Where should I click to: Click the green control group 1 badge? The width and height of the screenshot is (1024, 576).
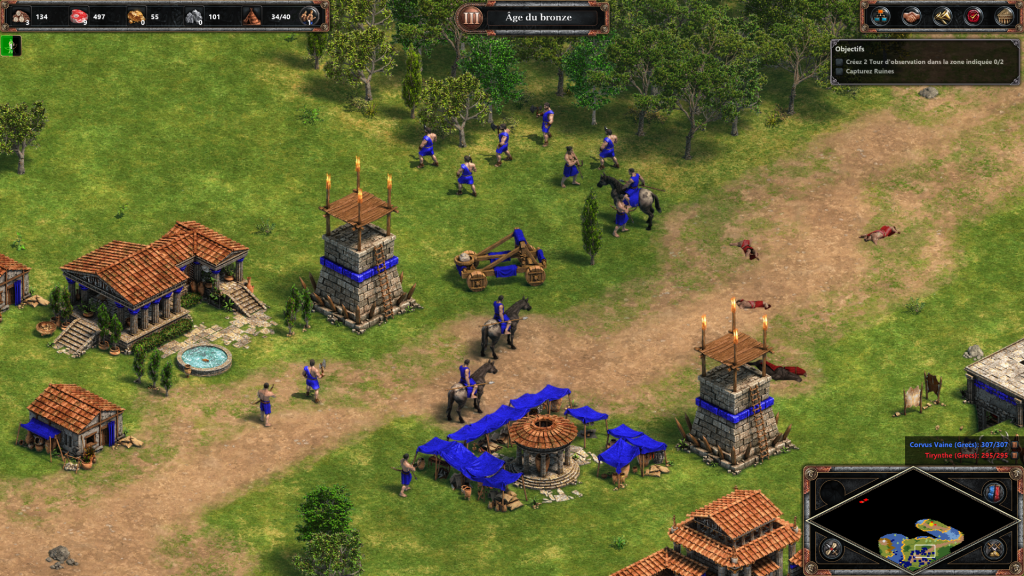(10, 45)
